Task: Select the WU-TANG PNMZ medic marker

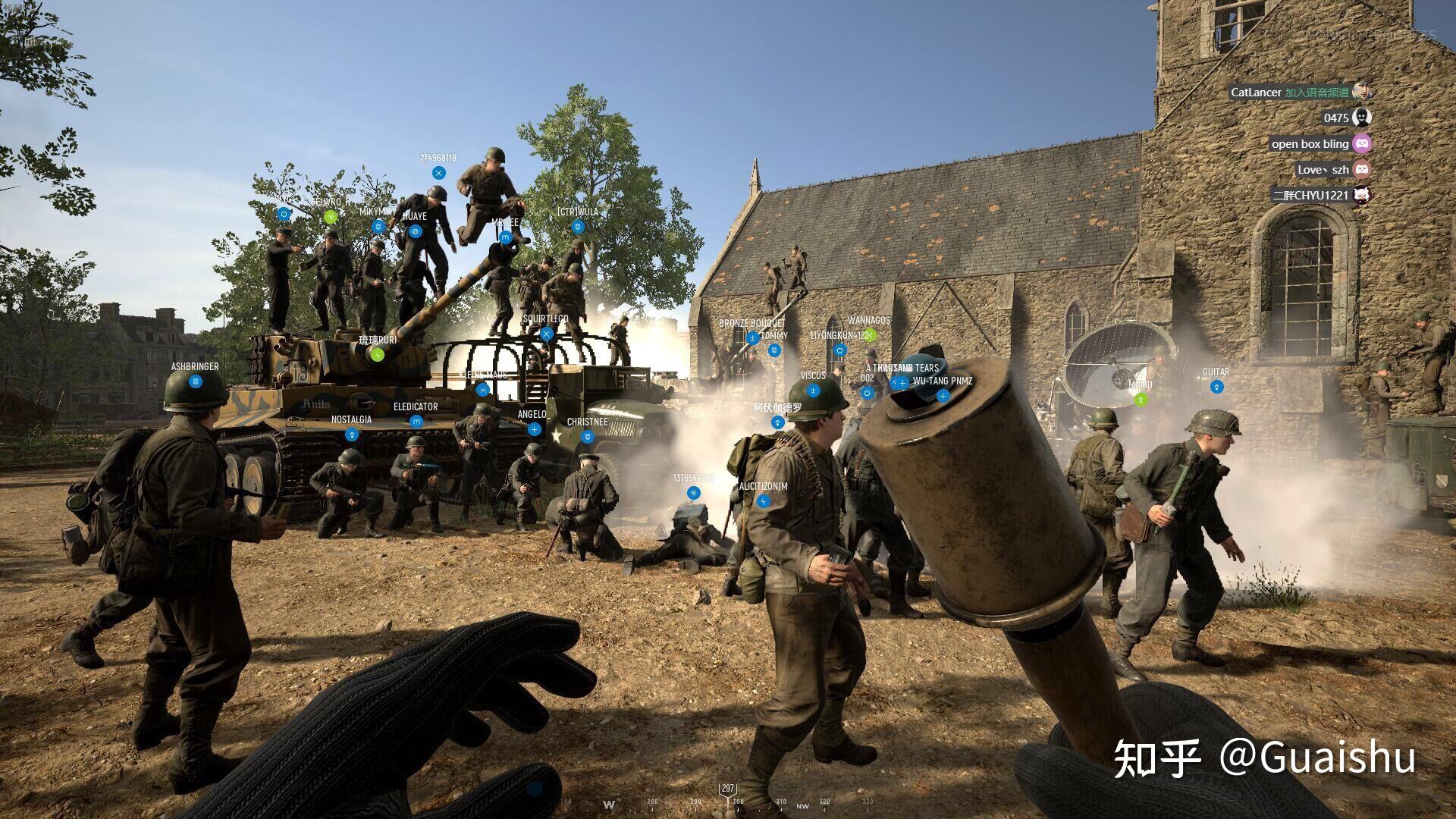Action: pos(943,395)
